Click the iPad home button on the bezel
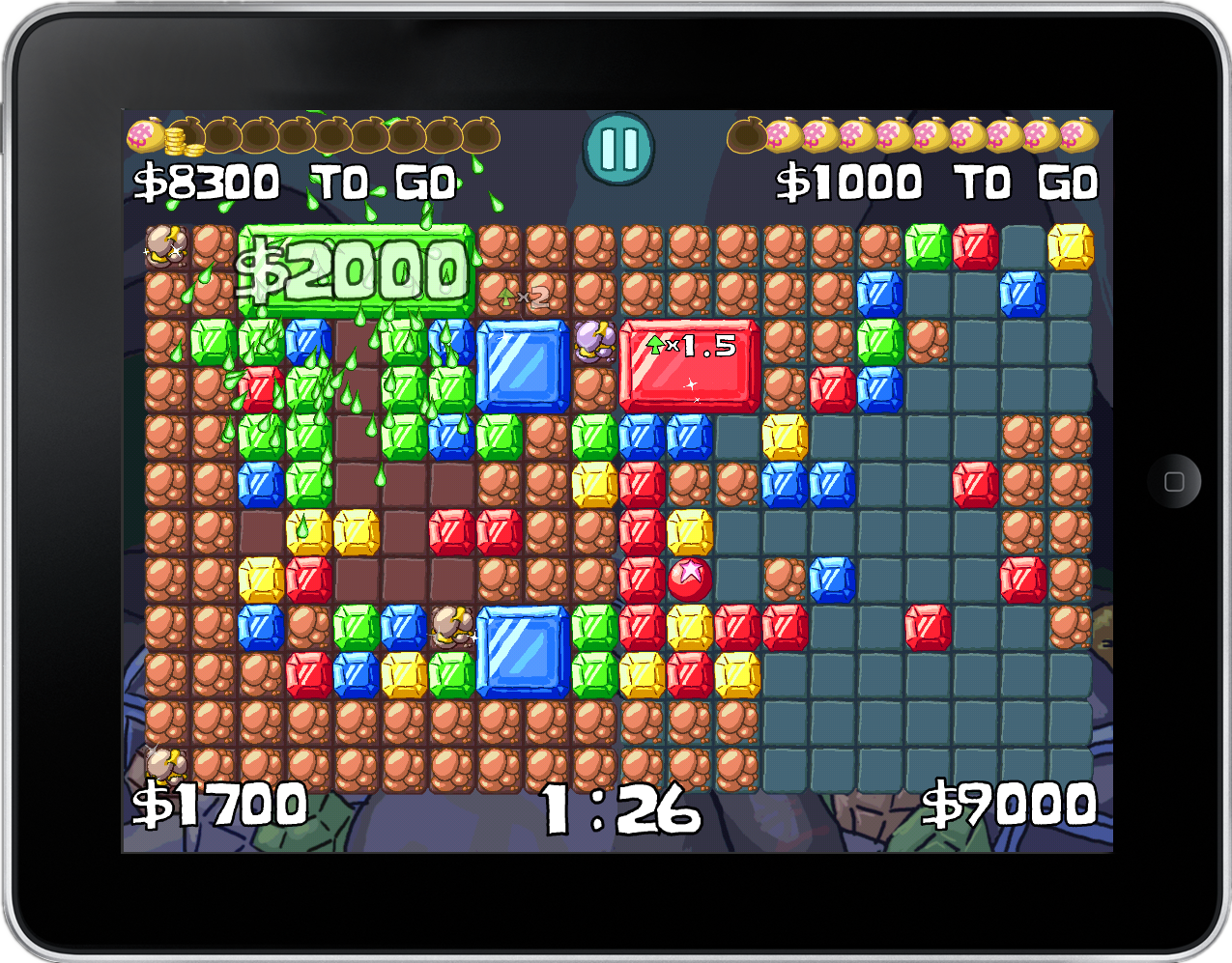Viewport: 1232px width, 963px height. click(1174, 481)
